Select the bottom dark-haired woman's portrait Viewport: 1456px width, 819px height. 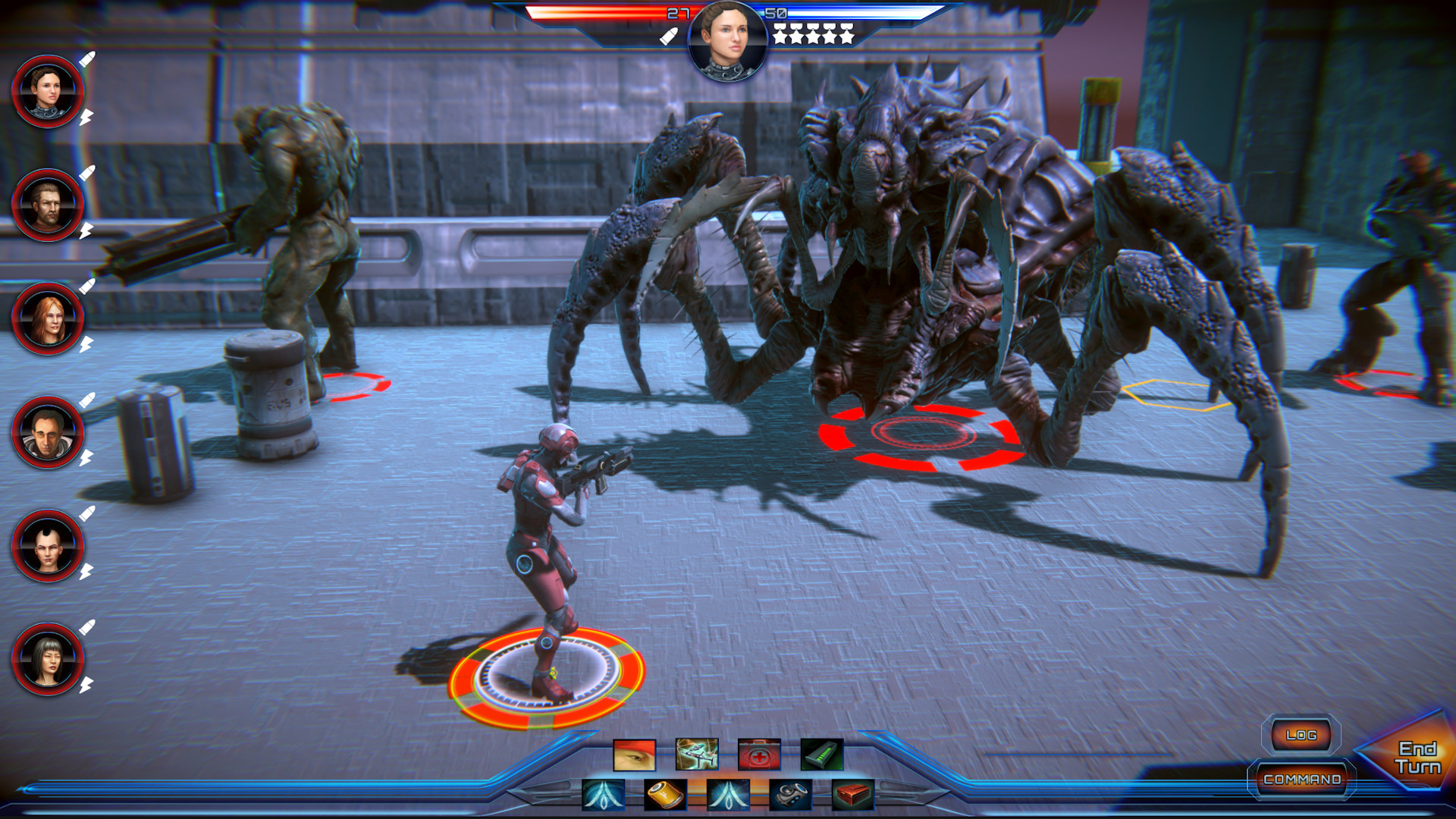(49, 660)
